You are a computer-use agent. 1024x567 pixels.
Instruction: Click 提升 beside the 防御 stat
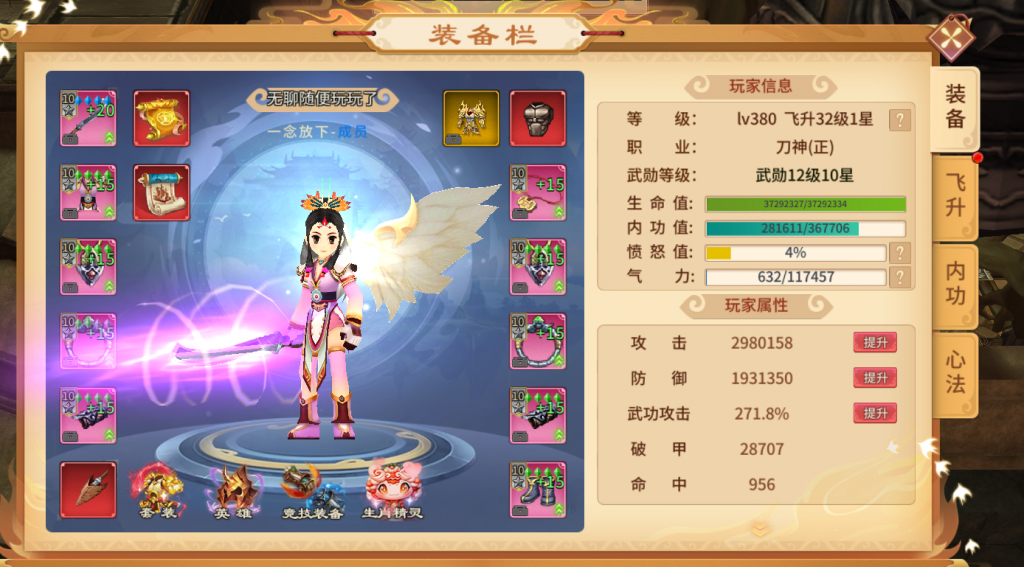point(875,378)
